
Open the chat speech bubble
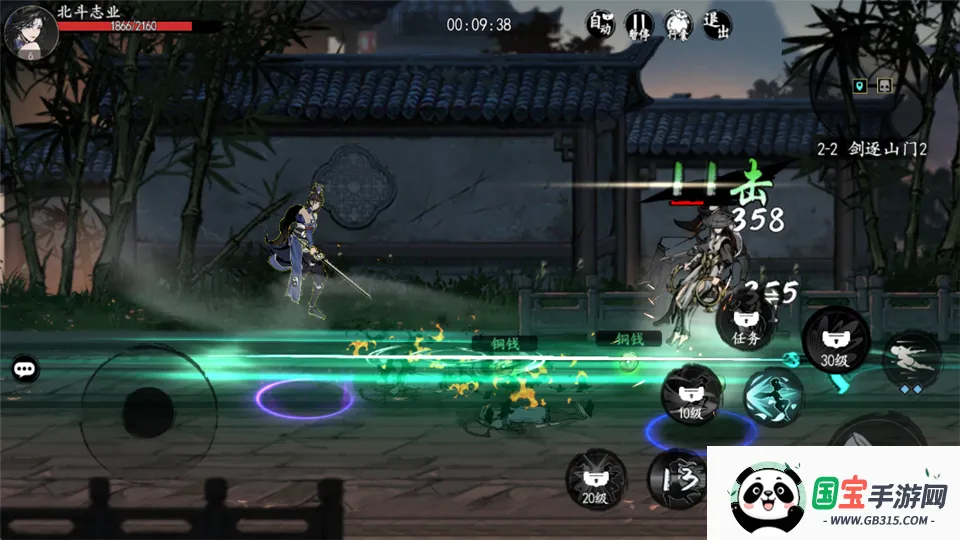point(26,369)
